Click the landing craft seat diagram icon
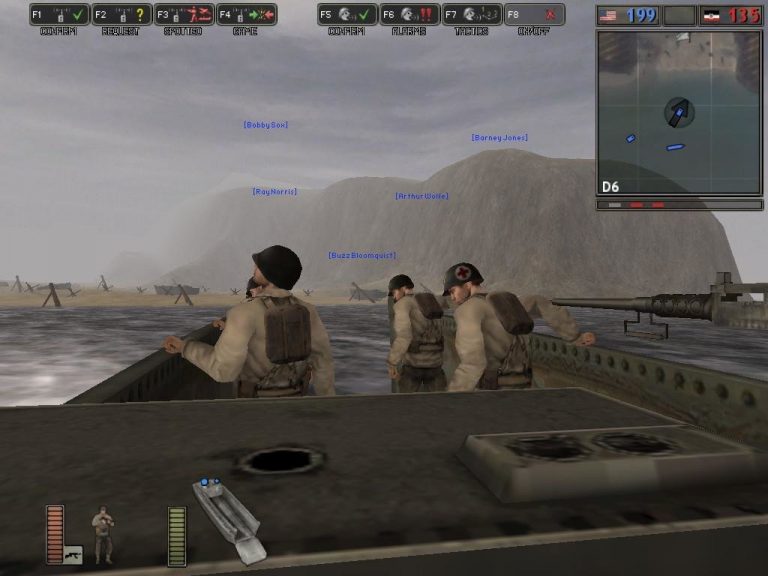Image resolution: width=768 pixels, height=576 pixels. 227,518
